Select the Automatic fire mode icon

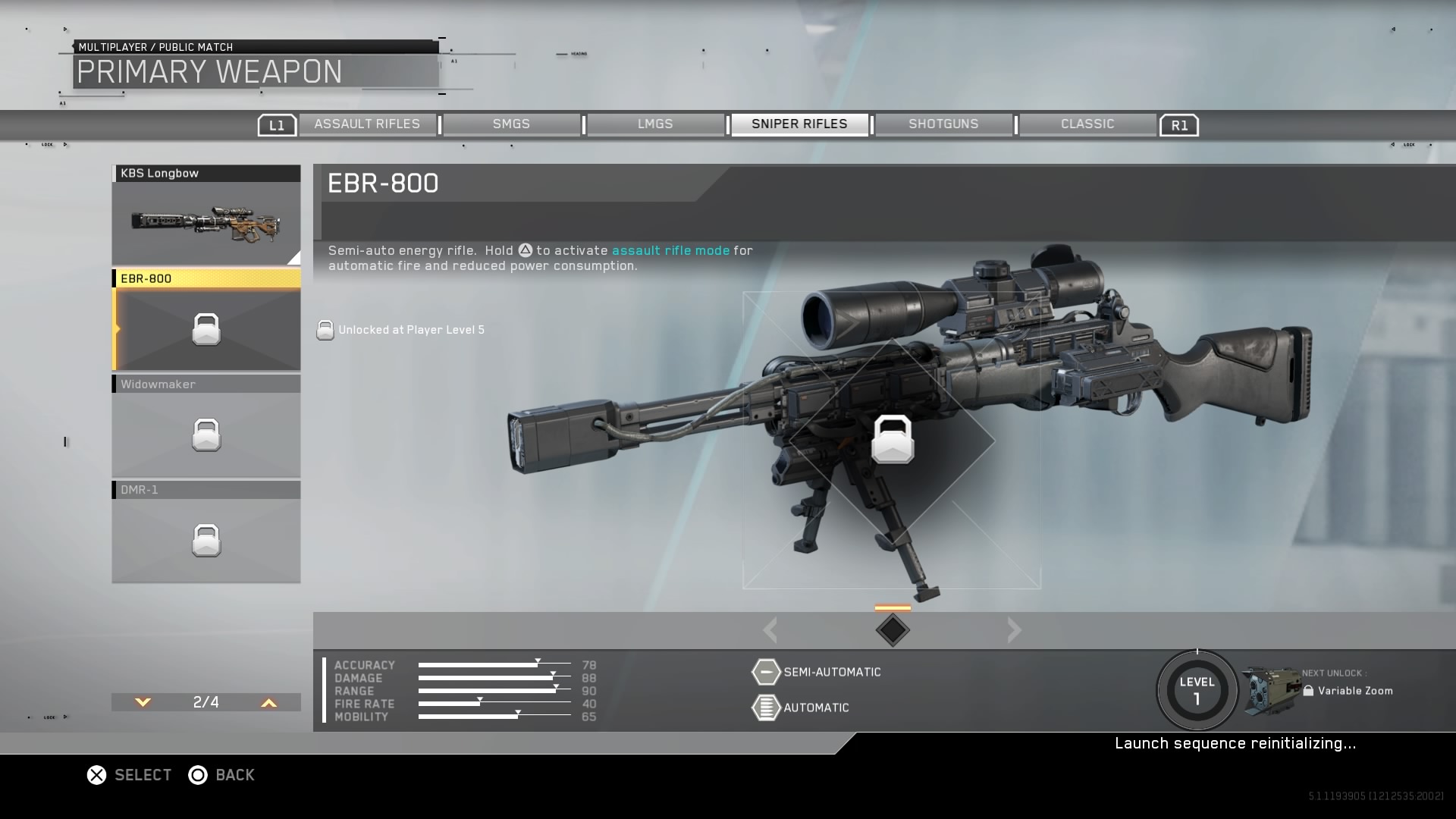pyautogui.click(x=766, y=708)
